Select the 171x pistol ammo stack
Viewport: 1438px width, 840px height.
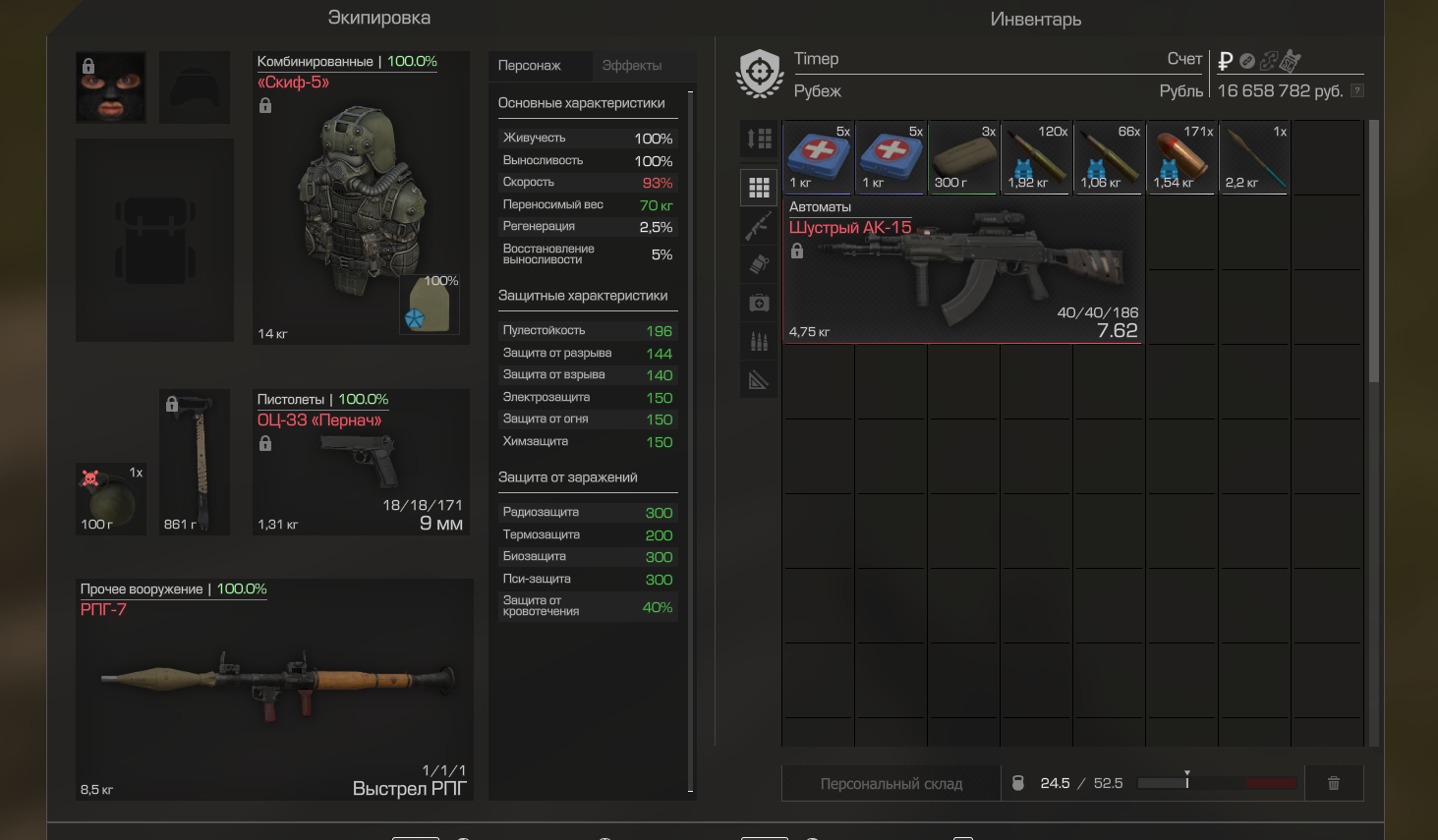1181,157
